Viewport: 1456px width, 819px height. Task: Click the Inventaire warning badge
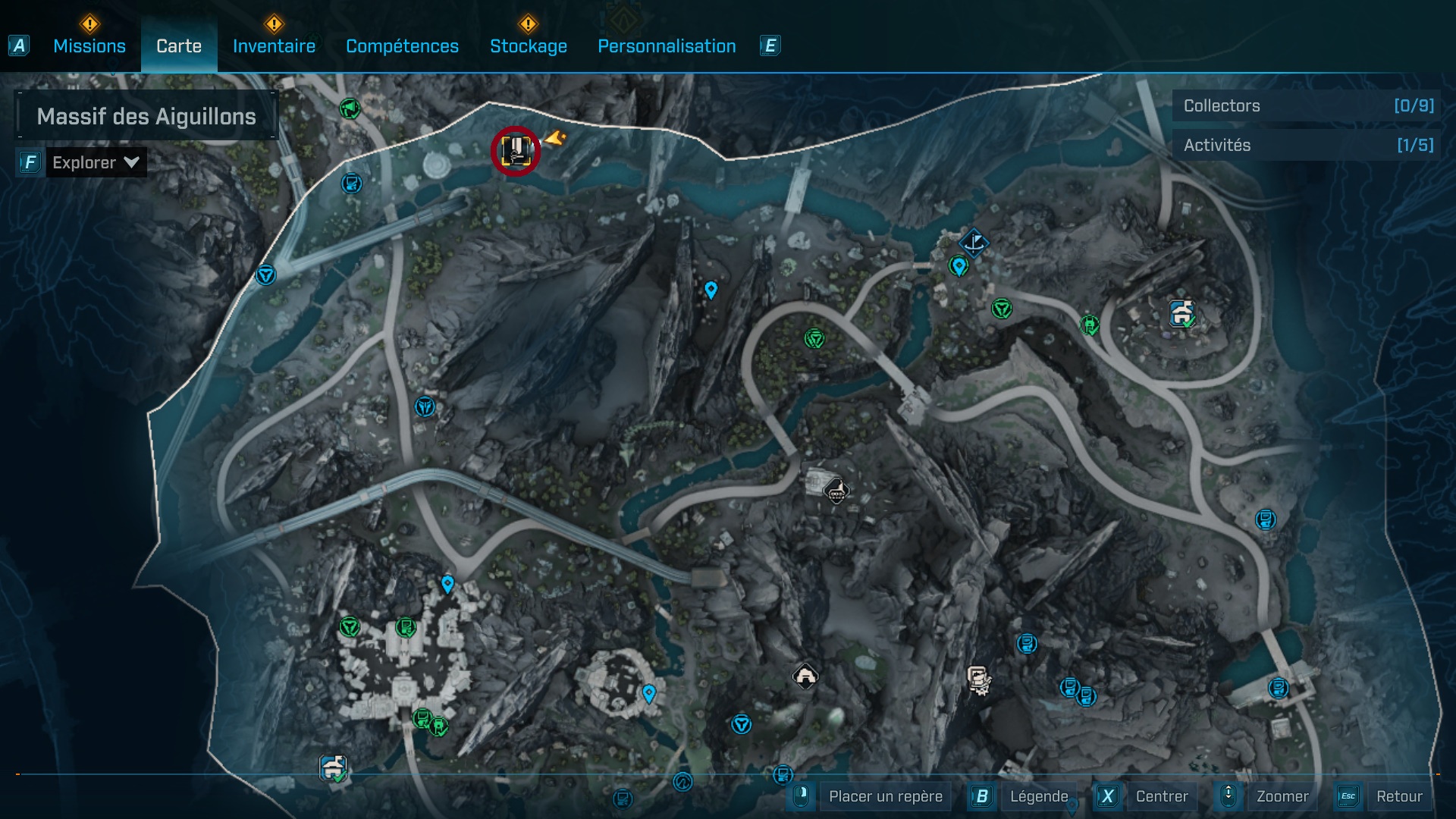[275, 25]
